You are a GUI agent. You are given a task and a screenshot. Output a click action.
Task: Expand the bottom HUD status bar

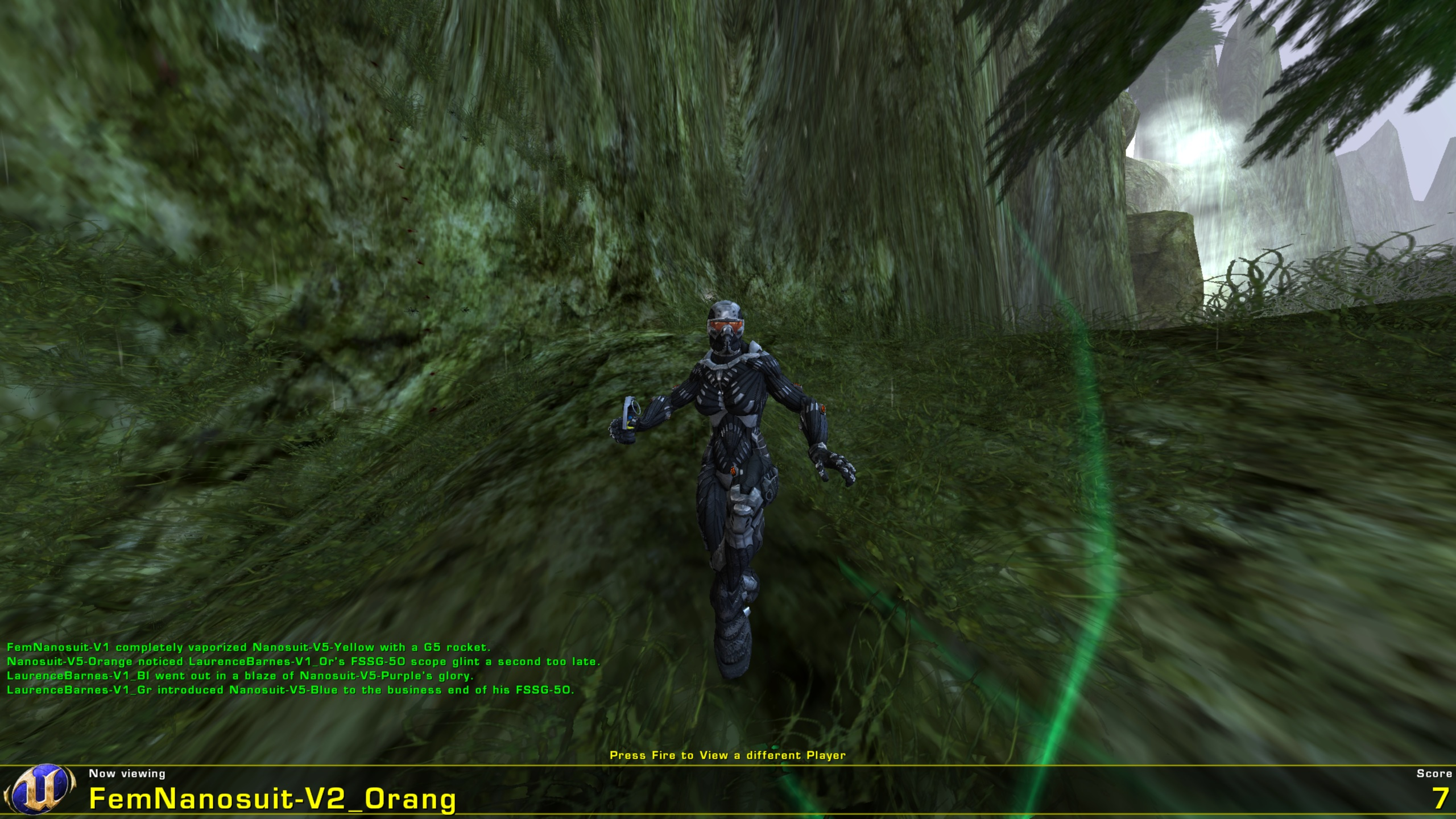point(728,791)
